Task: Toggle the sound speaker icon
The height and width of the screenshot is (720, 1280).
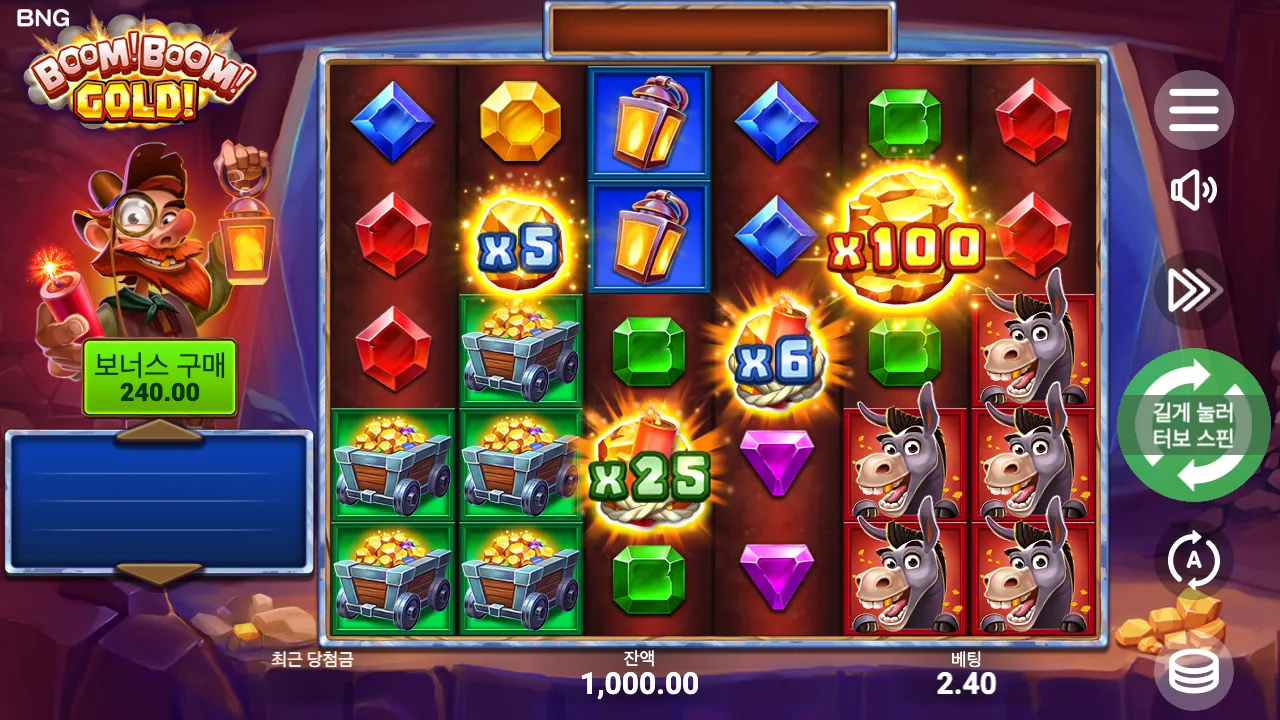Action: point(1193,191)
